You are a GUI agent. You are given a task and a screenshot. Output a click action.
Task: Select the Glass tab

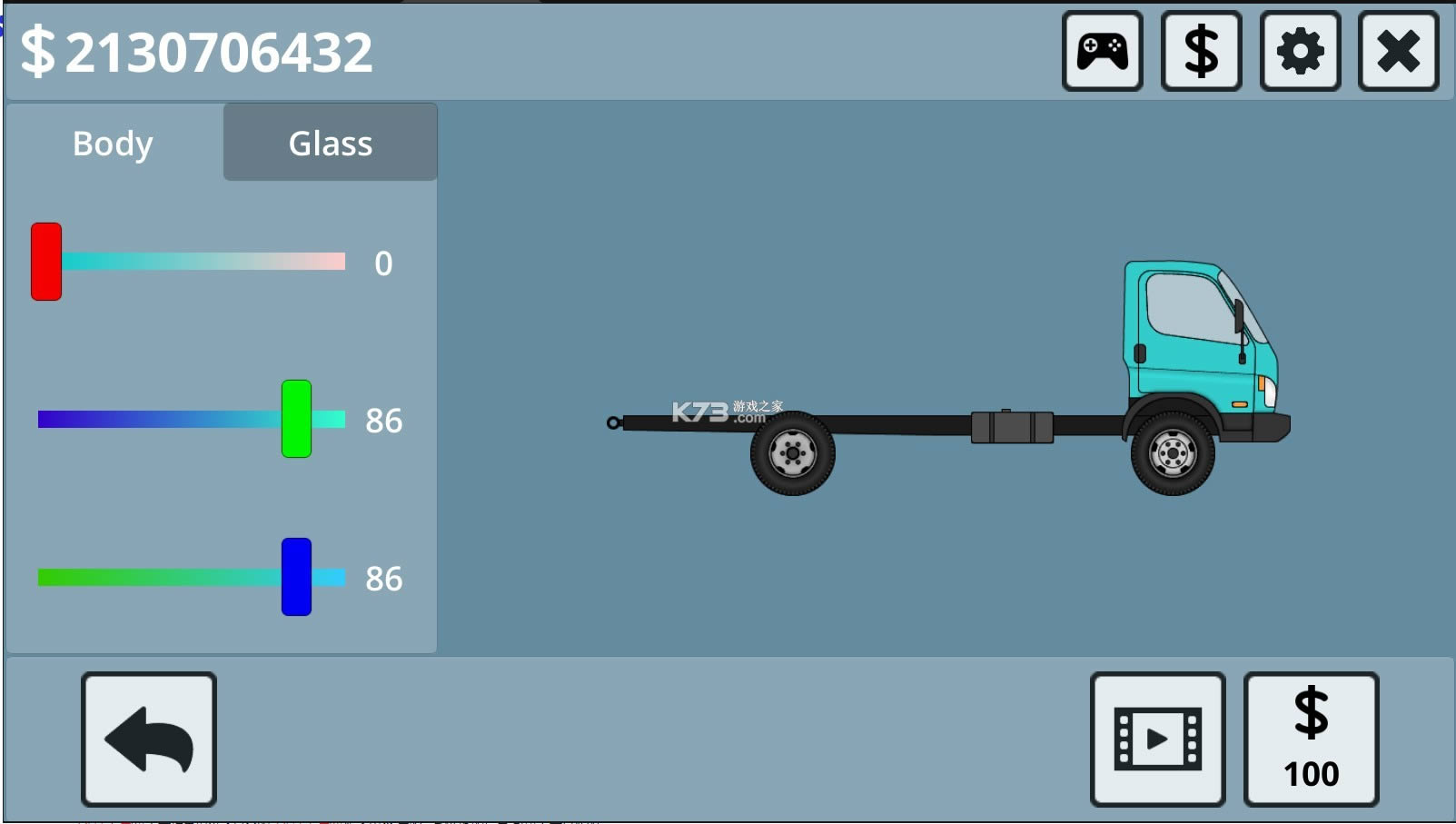331,143
